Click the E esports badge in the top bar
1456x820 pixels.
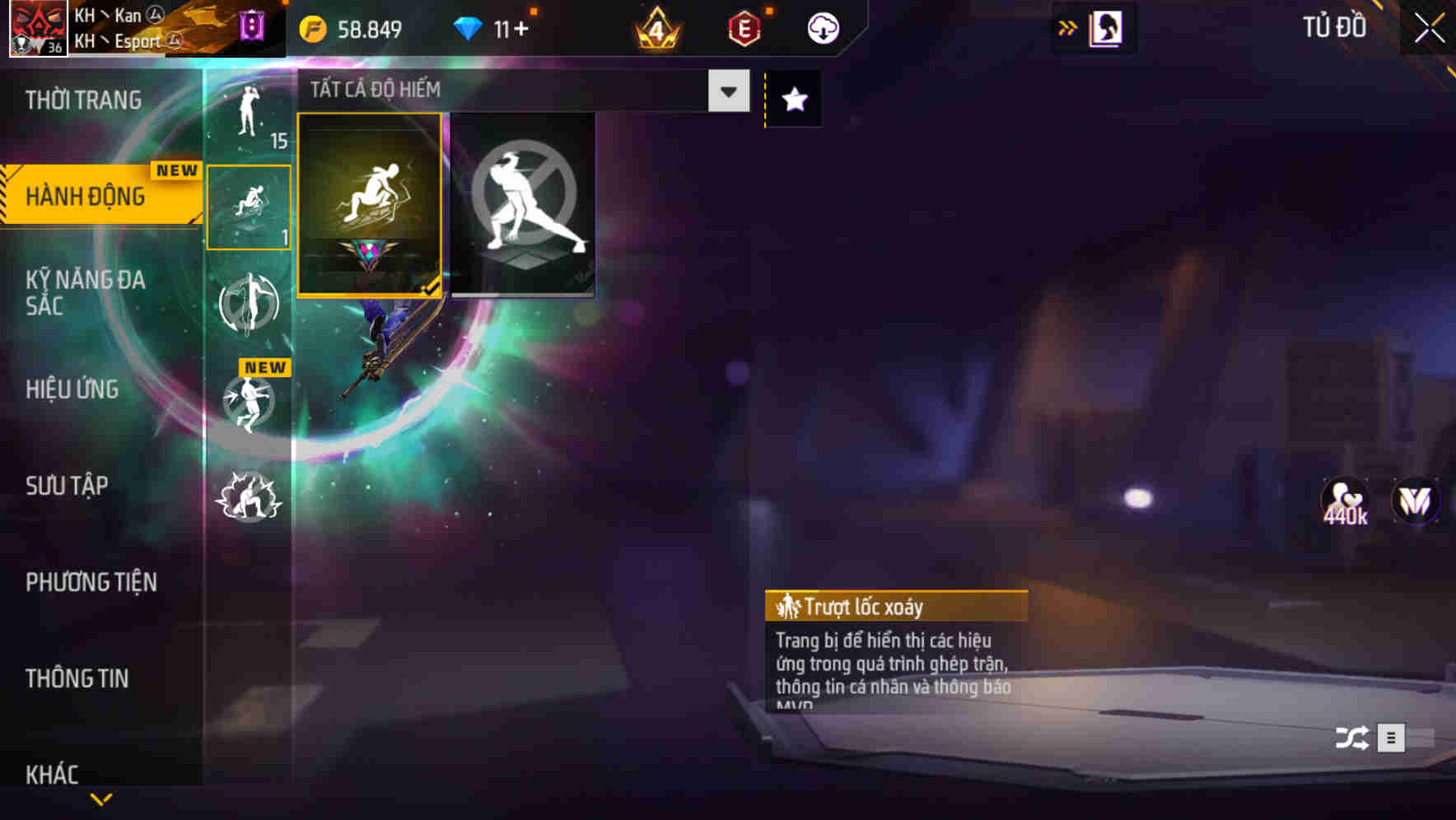click(x=740, y=27)
